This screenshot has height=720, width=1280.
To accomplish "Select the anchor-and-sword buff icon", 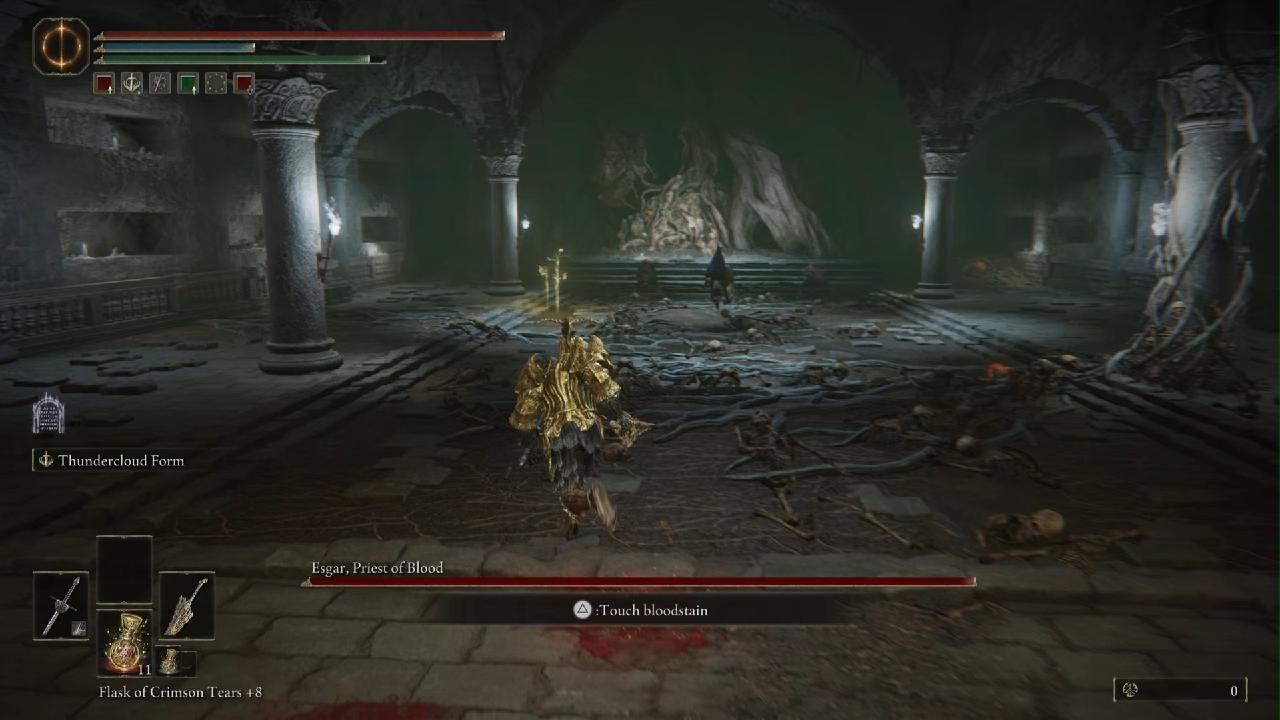I will [x=131, y=84].
